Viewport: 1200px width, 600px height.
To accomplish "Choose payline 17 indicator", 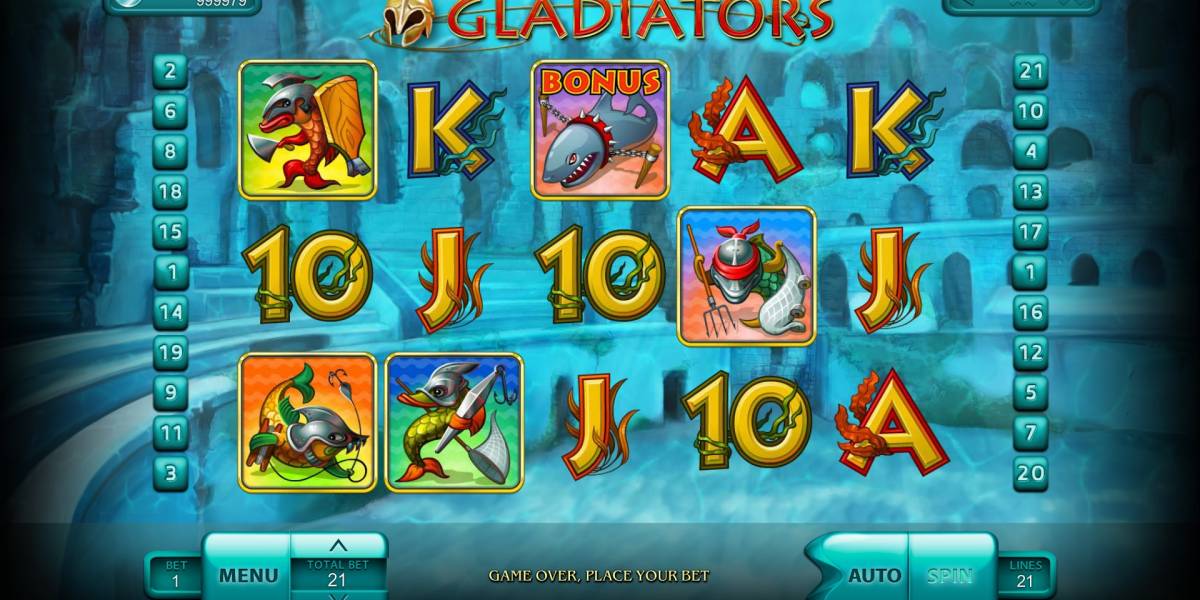I will tap(1030, 232).
